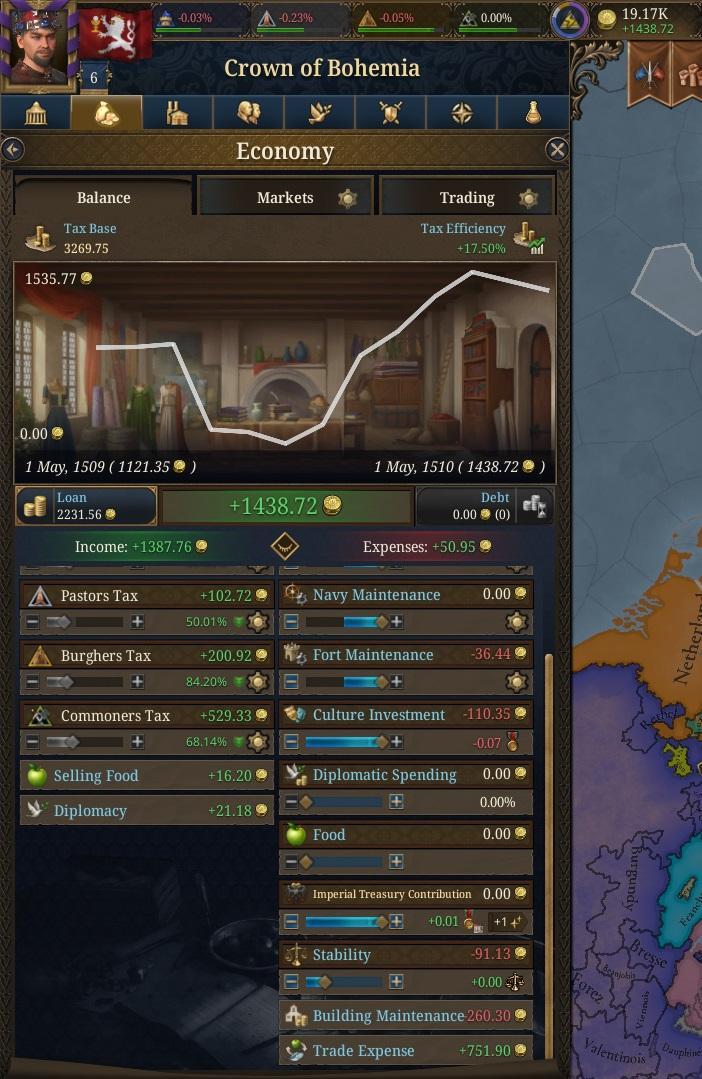The height and width of the screenshot is (1079, 702).
Task: Open the government tab with building icon
Action: pos(36,113)
